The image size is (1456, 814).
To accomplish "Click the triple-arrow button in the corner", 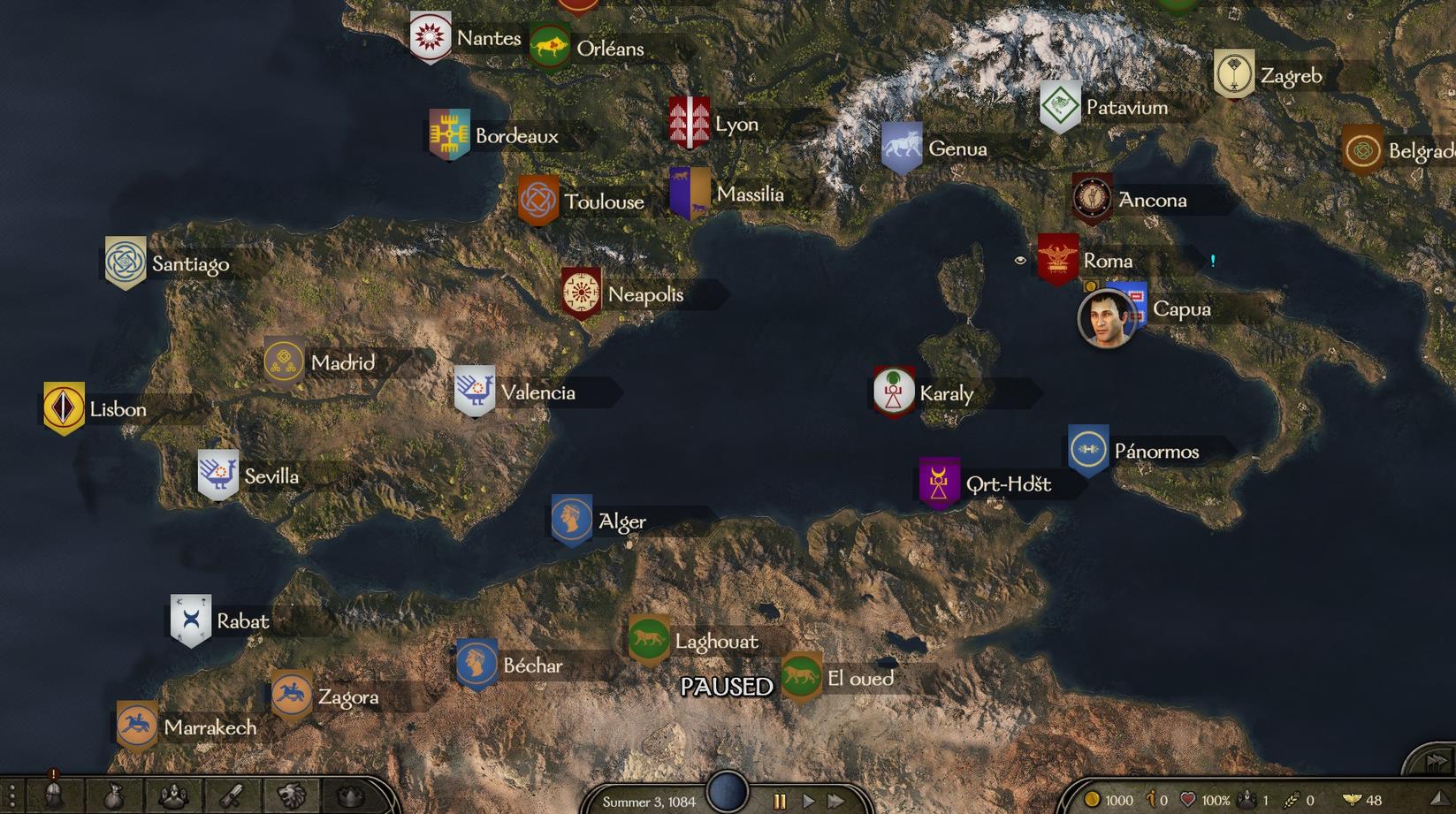I will 1436,761.
